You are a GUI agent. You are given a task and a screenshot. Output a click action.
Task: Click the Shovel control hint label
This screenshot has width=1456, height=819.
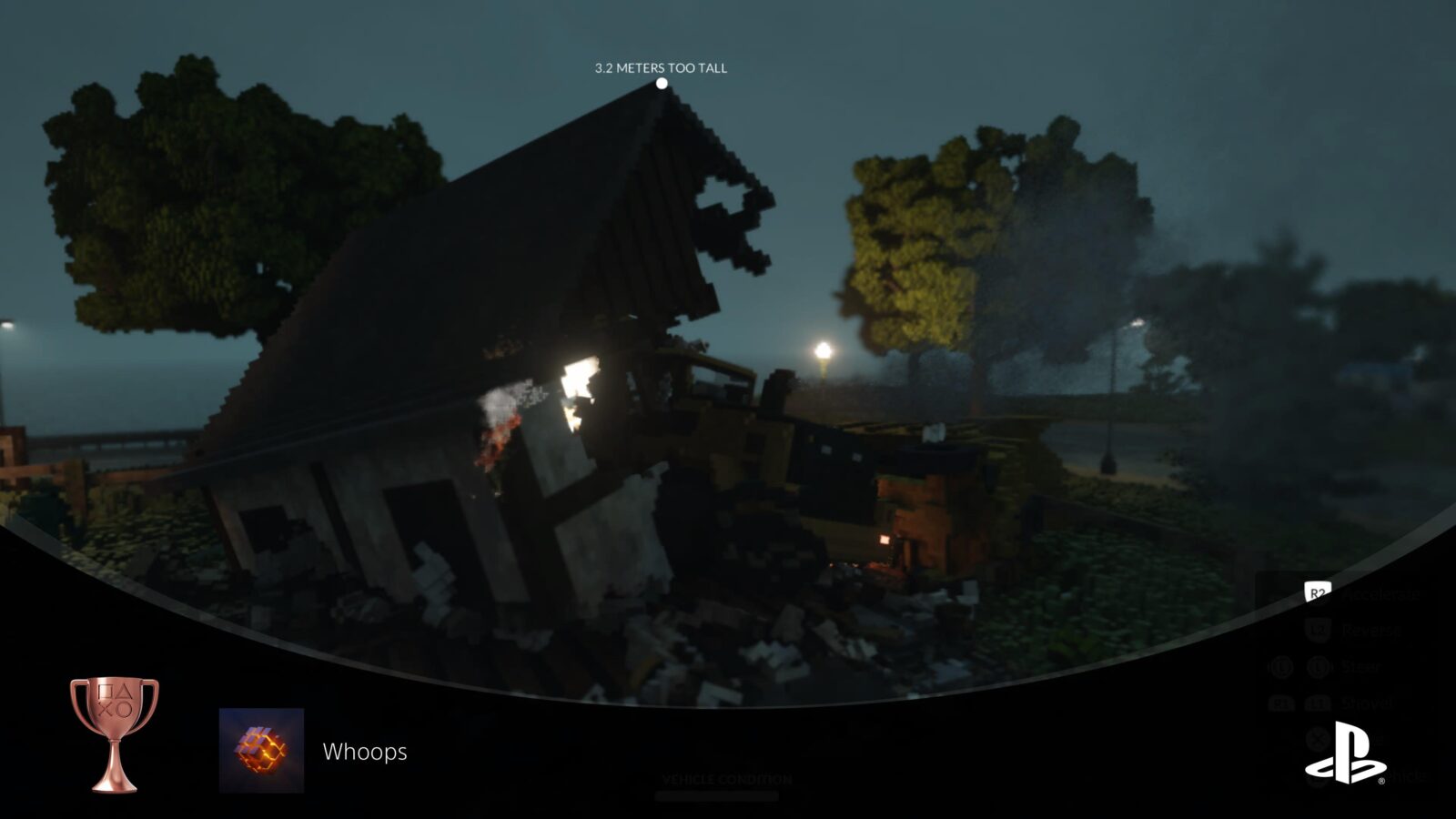[1366, 703]
